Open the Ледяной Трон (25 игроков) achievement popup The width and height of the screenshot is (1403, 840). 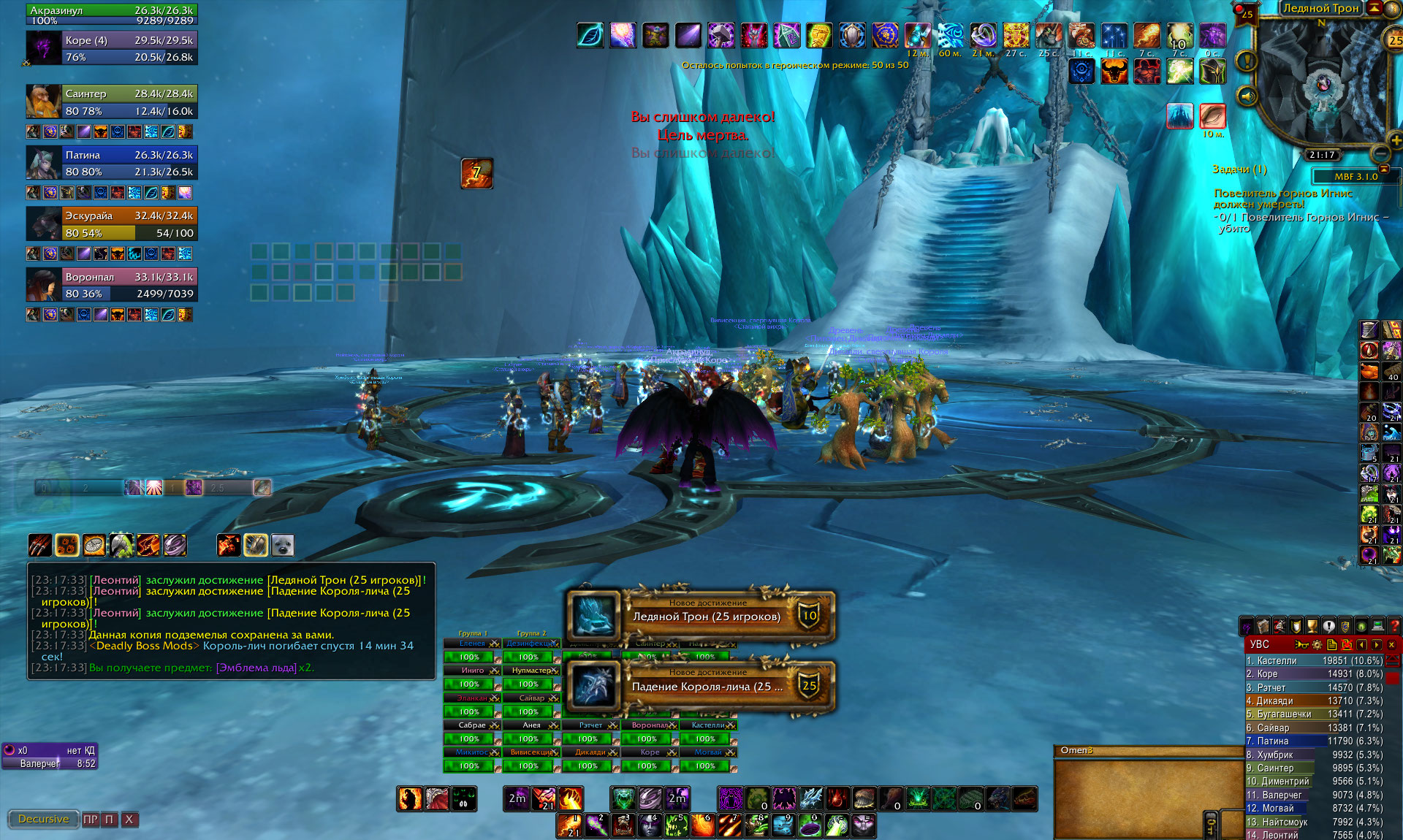pyautogui.click(x=705, y=616)
